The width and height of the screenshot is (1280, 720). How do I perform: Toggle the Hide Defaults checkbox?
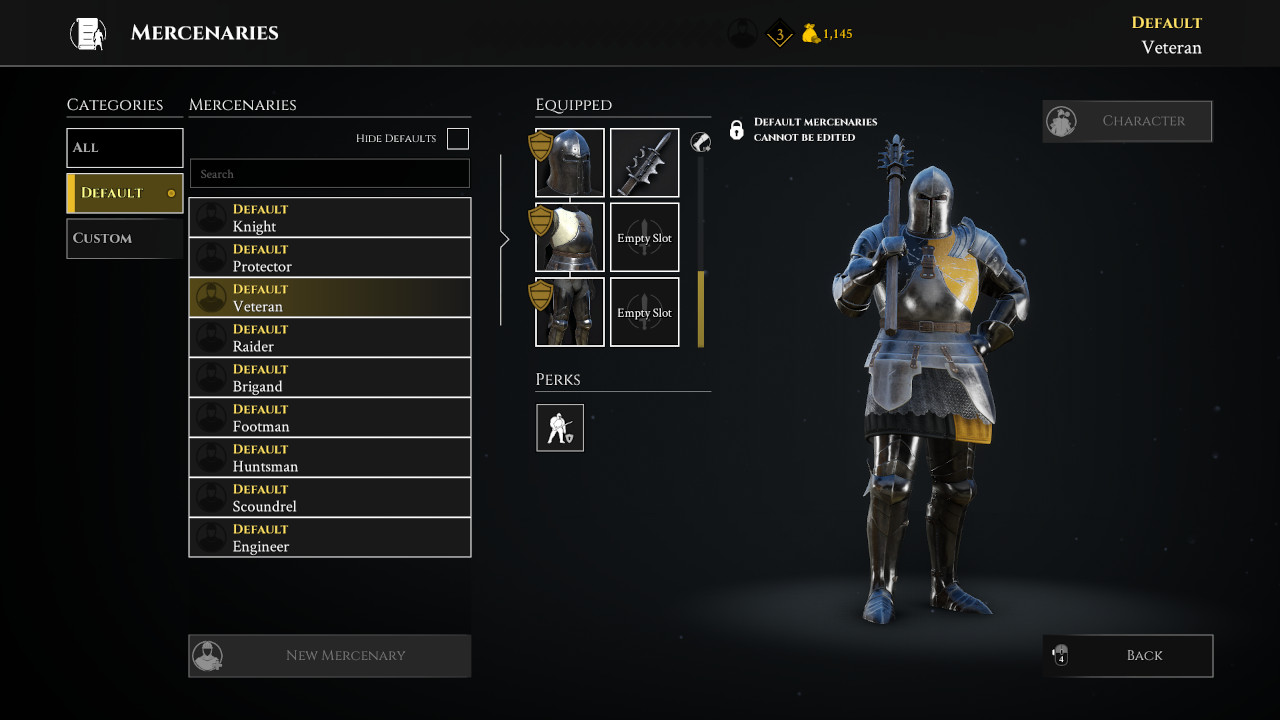coord(458,139)
